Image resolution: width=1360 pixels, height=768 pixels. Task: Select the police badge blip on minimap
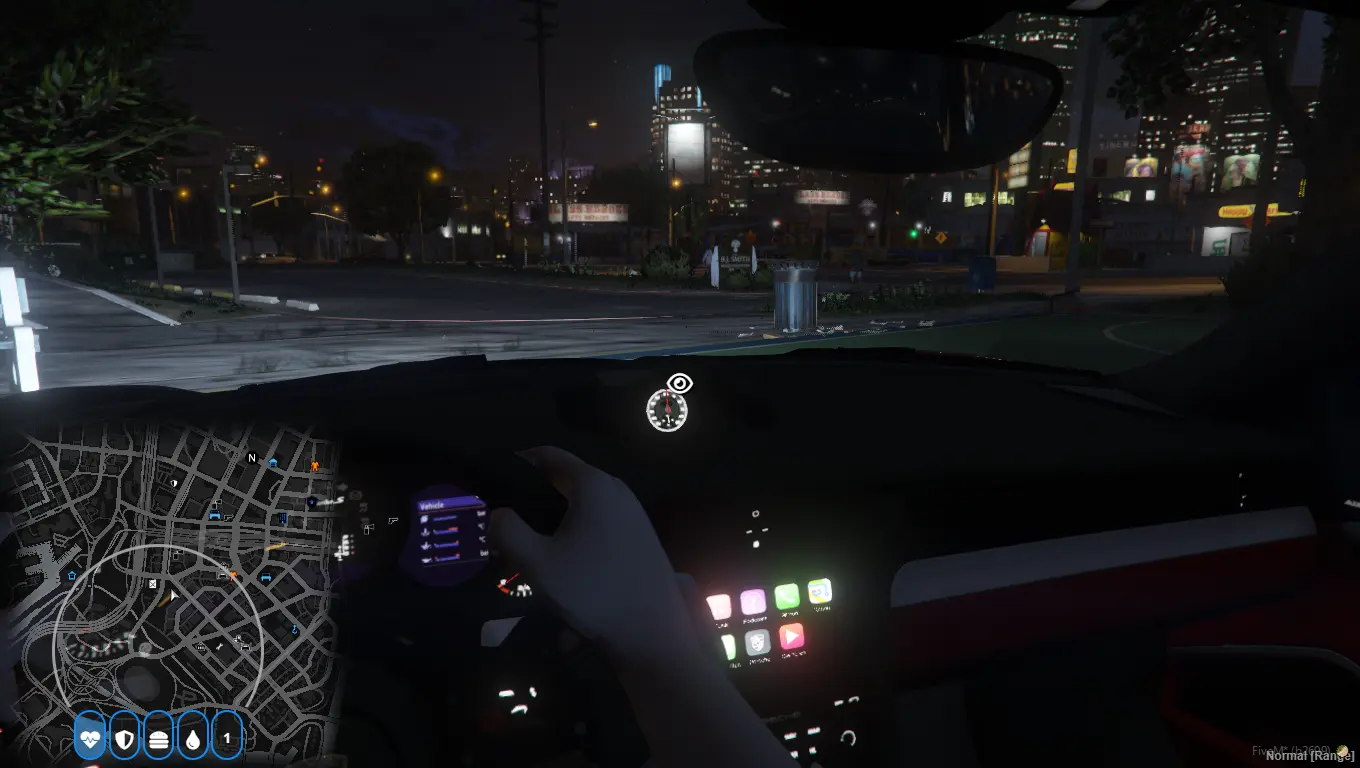[312, 501]
